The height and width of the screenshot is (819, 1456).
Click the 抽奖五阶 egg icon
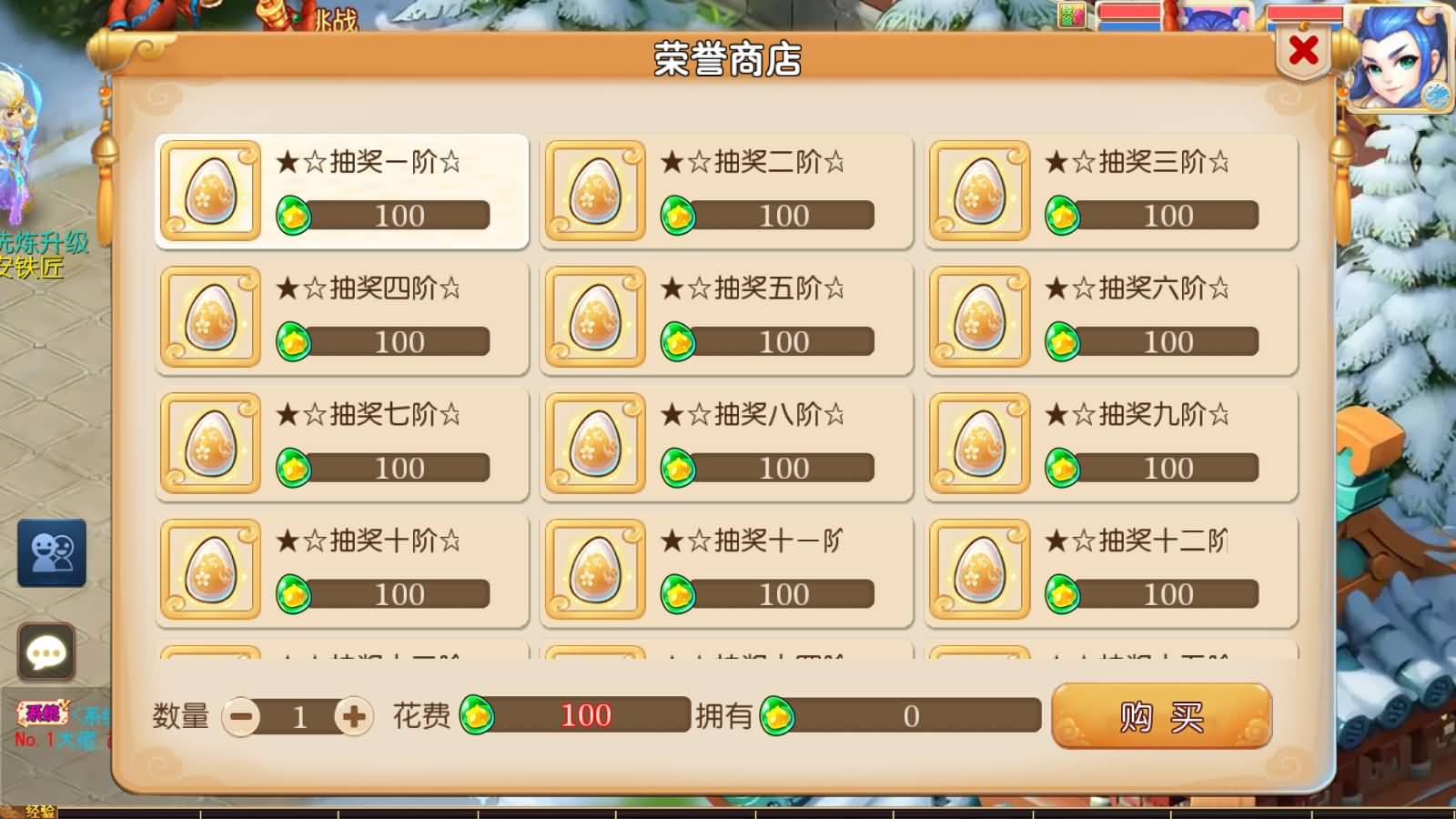pyautogui.click(x=595, y=318)
